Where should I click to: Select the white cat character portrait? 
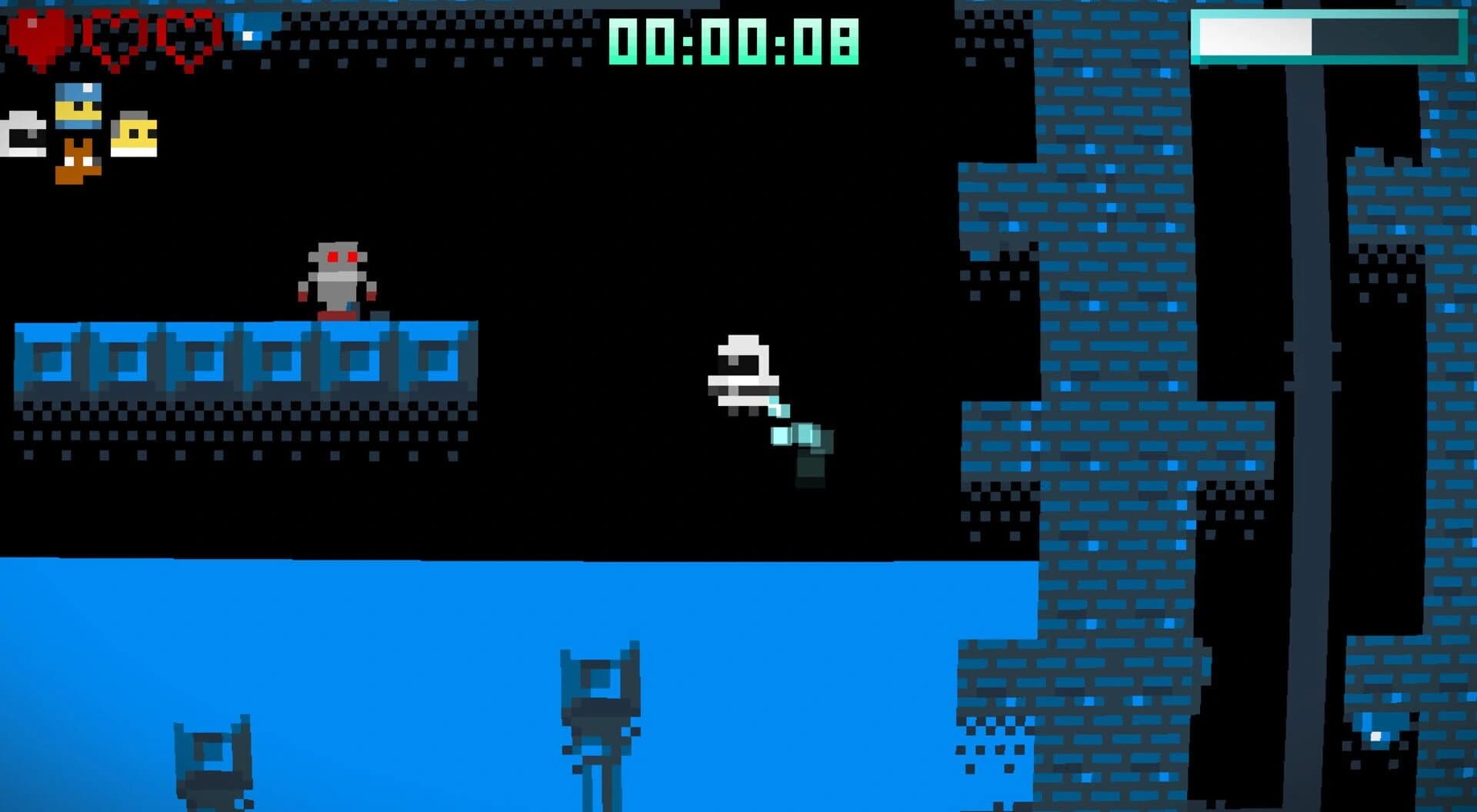pos(23,135)
